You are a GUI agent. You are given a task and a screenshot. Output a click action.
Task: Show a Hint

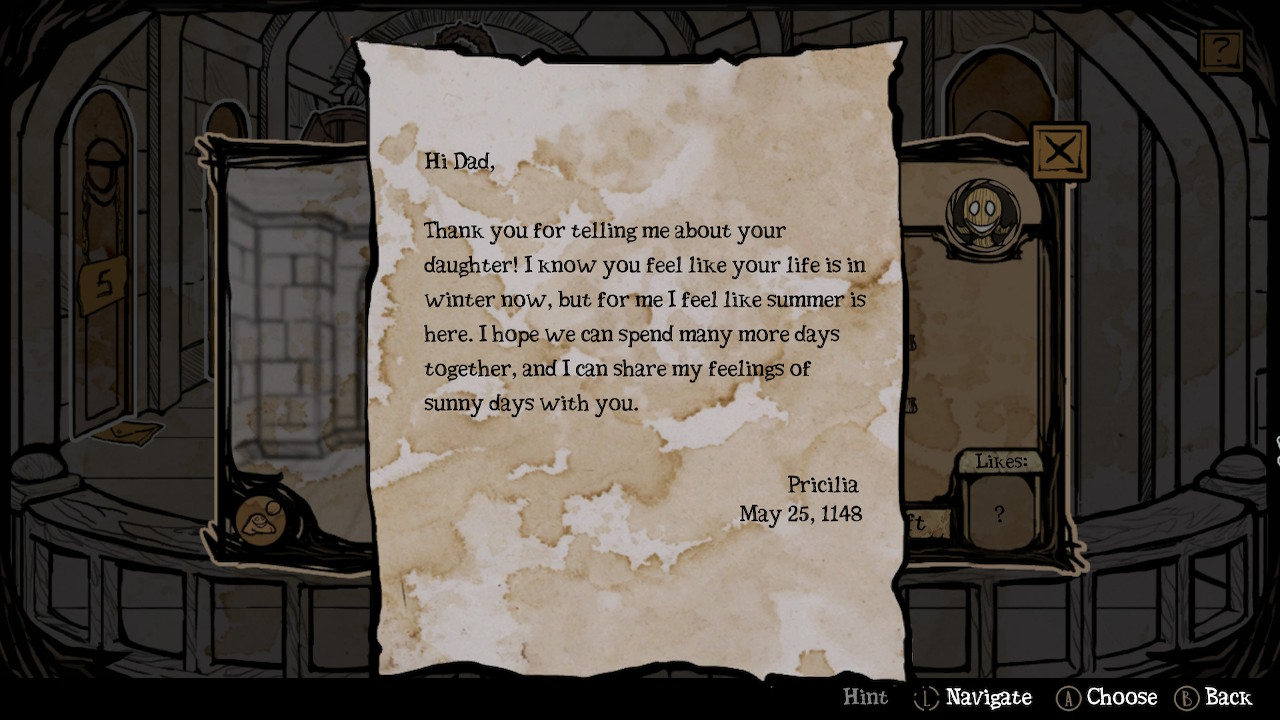865,697
